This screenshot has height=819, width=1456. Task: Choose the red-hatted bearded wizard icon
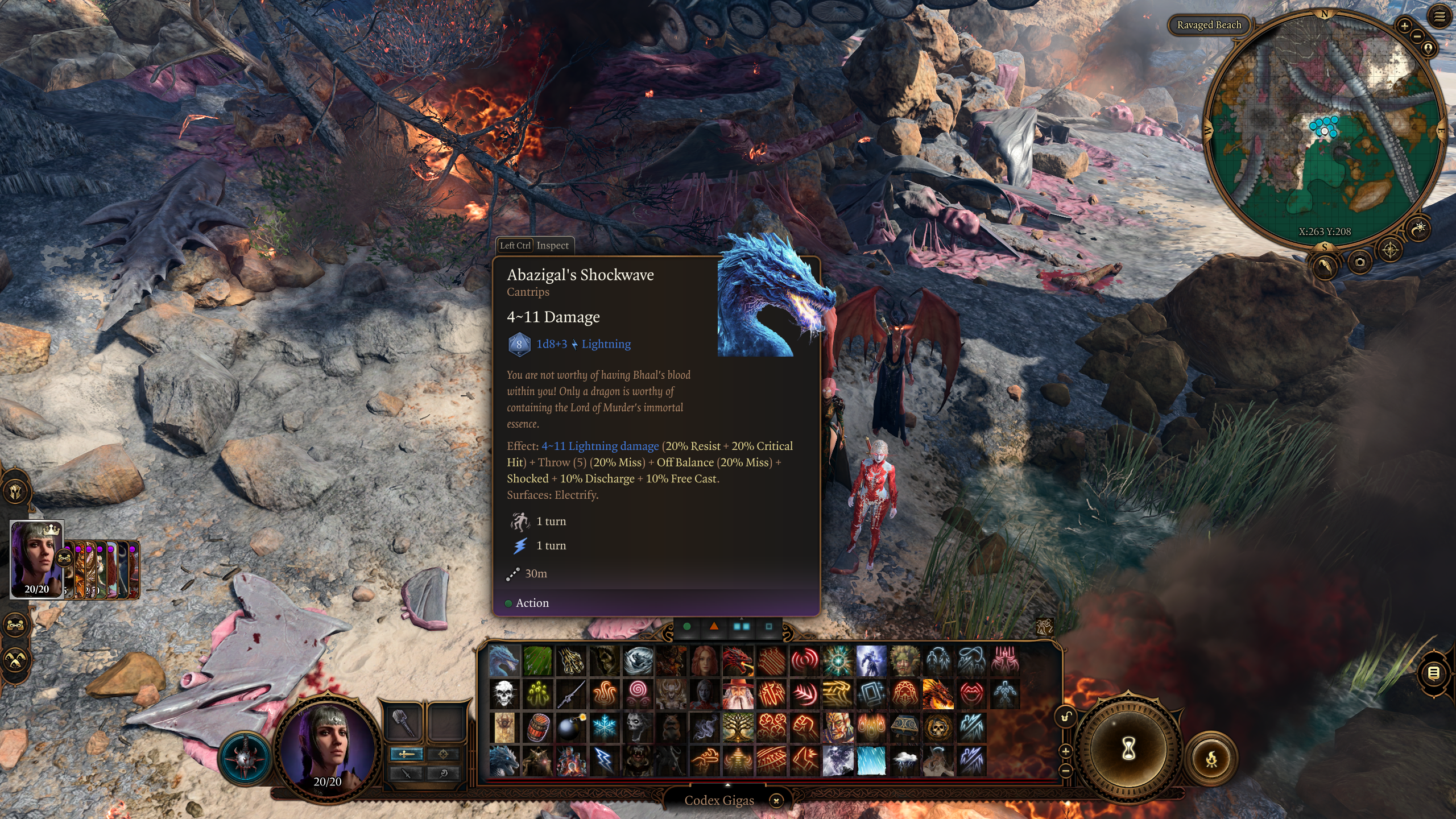738,694
